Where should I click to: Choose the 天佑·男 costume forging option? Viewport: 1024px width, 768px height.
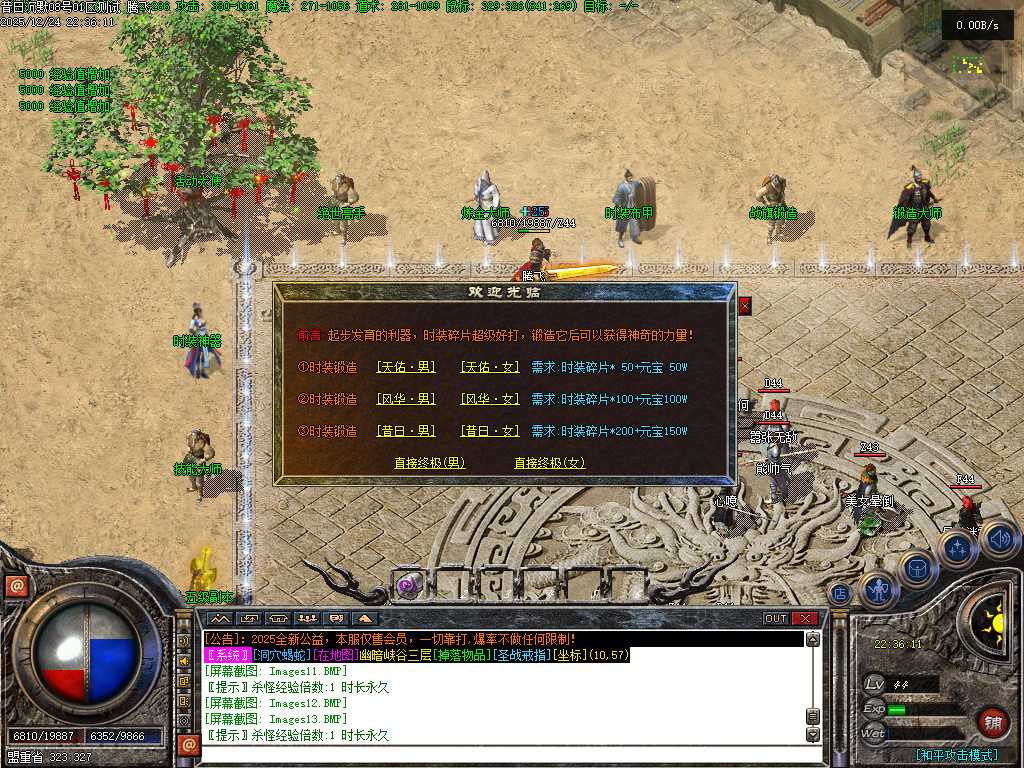point(406,367)
